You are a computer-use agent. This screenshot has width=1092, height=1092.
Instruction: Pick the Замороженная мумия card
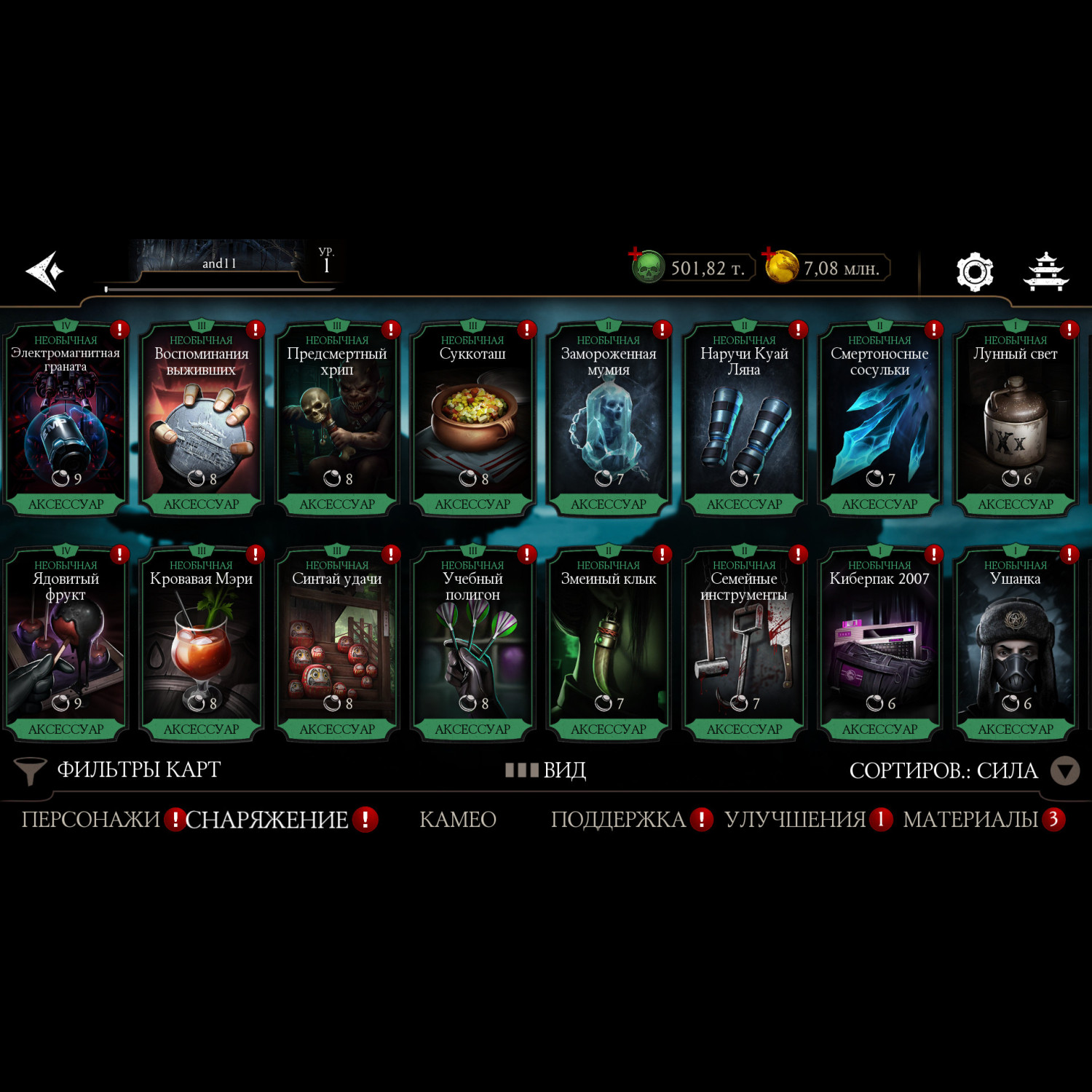[609, 419]
